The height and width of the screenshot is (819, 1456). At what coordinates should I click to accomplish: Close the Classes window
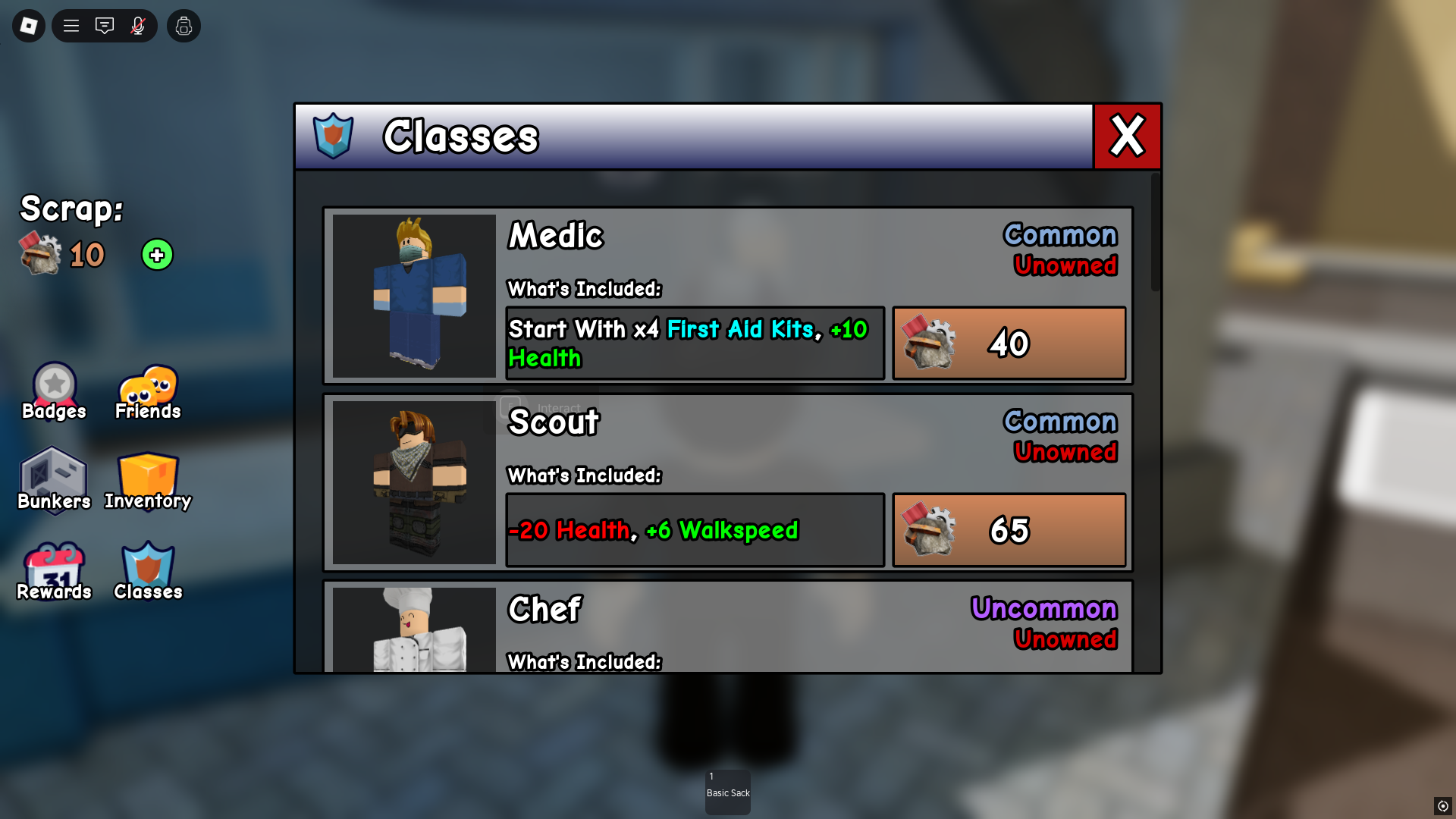1127,136
